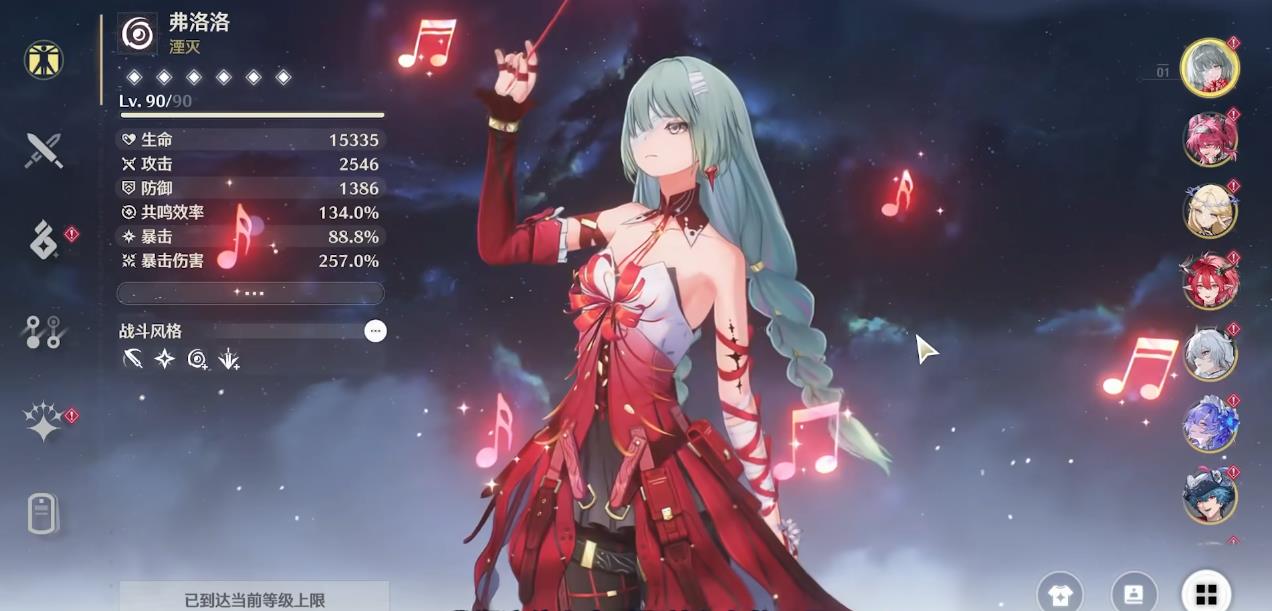Expand the full attribute details bar
The image size is (1272, 611).
point(250,293)
